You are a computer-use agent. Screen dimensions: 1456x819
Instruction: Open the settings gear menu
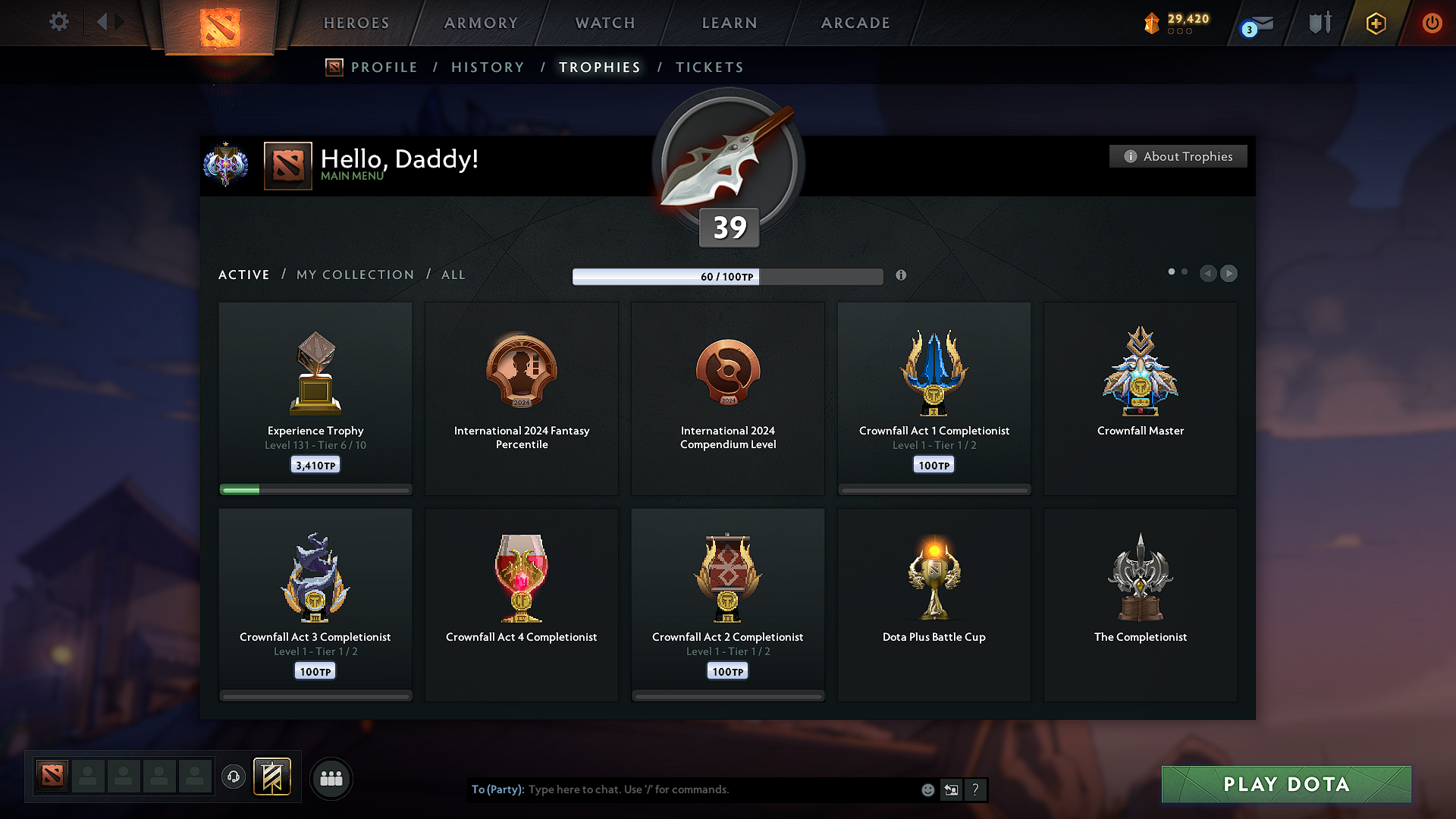(x=58, y=22)
